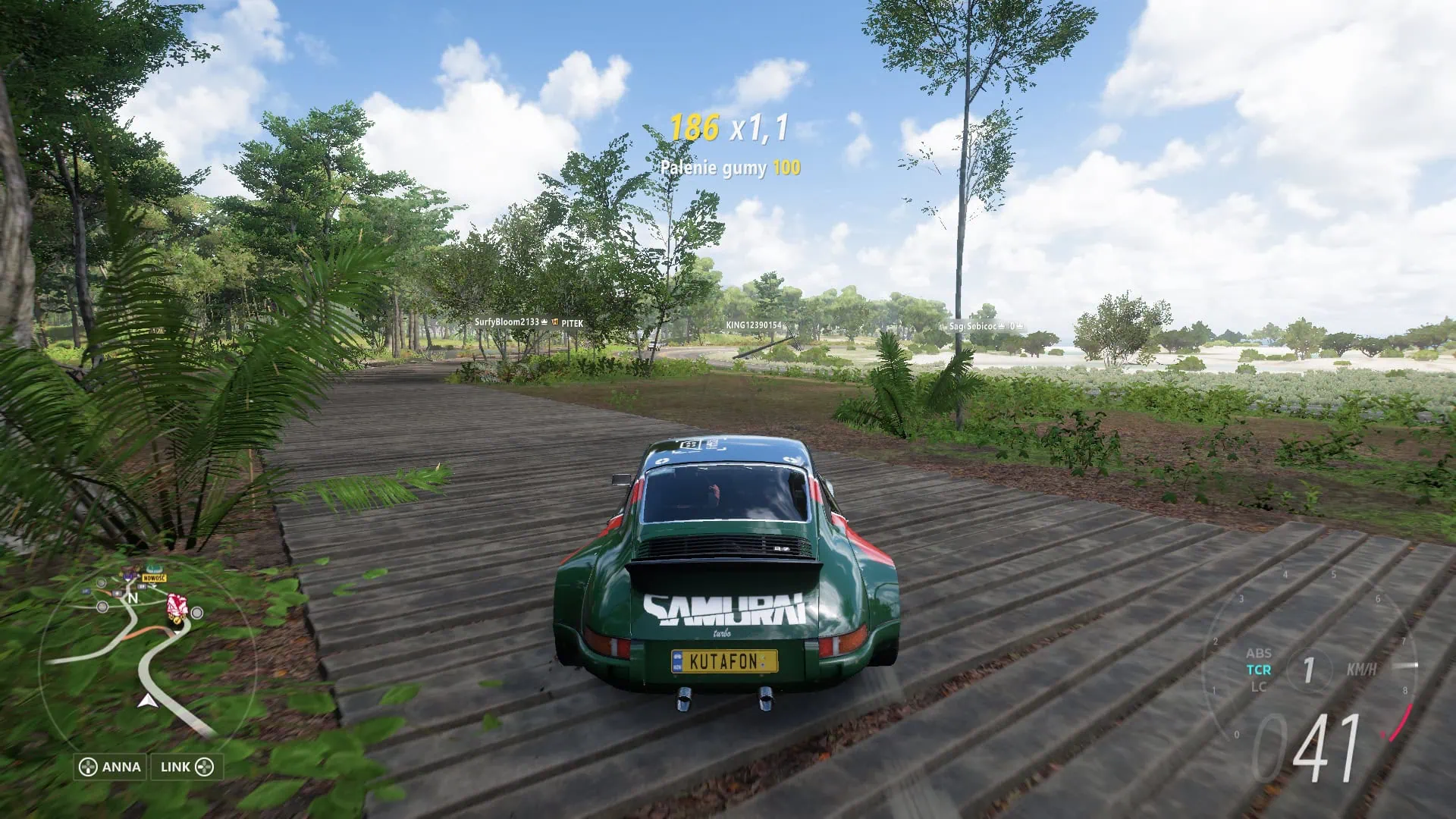
Task: Click the N compass letter on the minimap
Action: [133, 598]
